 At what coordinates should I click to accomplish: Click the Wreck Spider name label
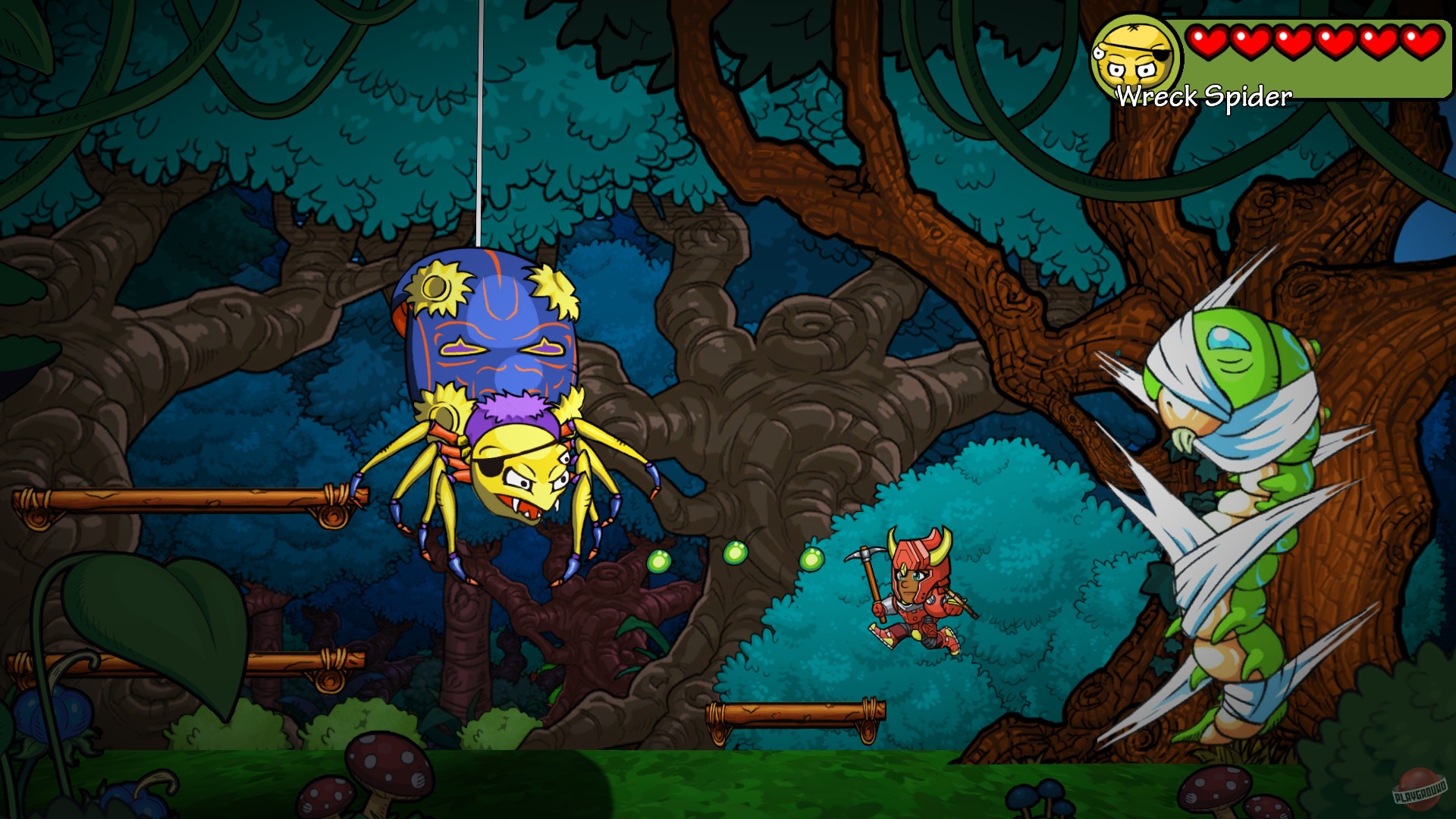point(1203,95)
